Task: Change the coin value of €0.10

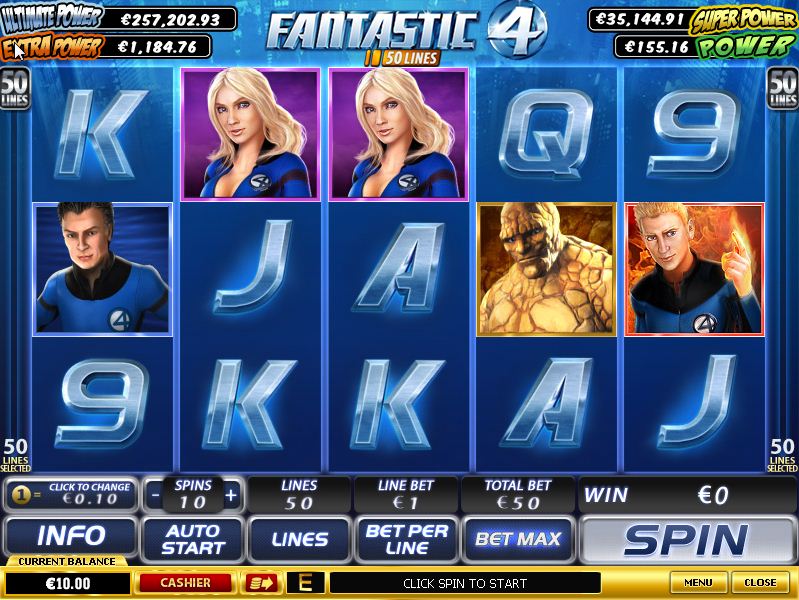Action: click(x=70, y=494)
